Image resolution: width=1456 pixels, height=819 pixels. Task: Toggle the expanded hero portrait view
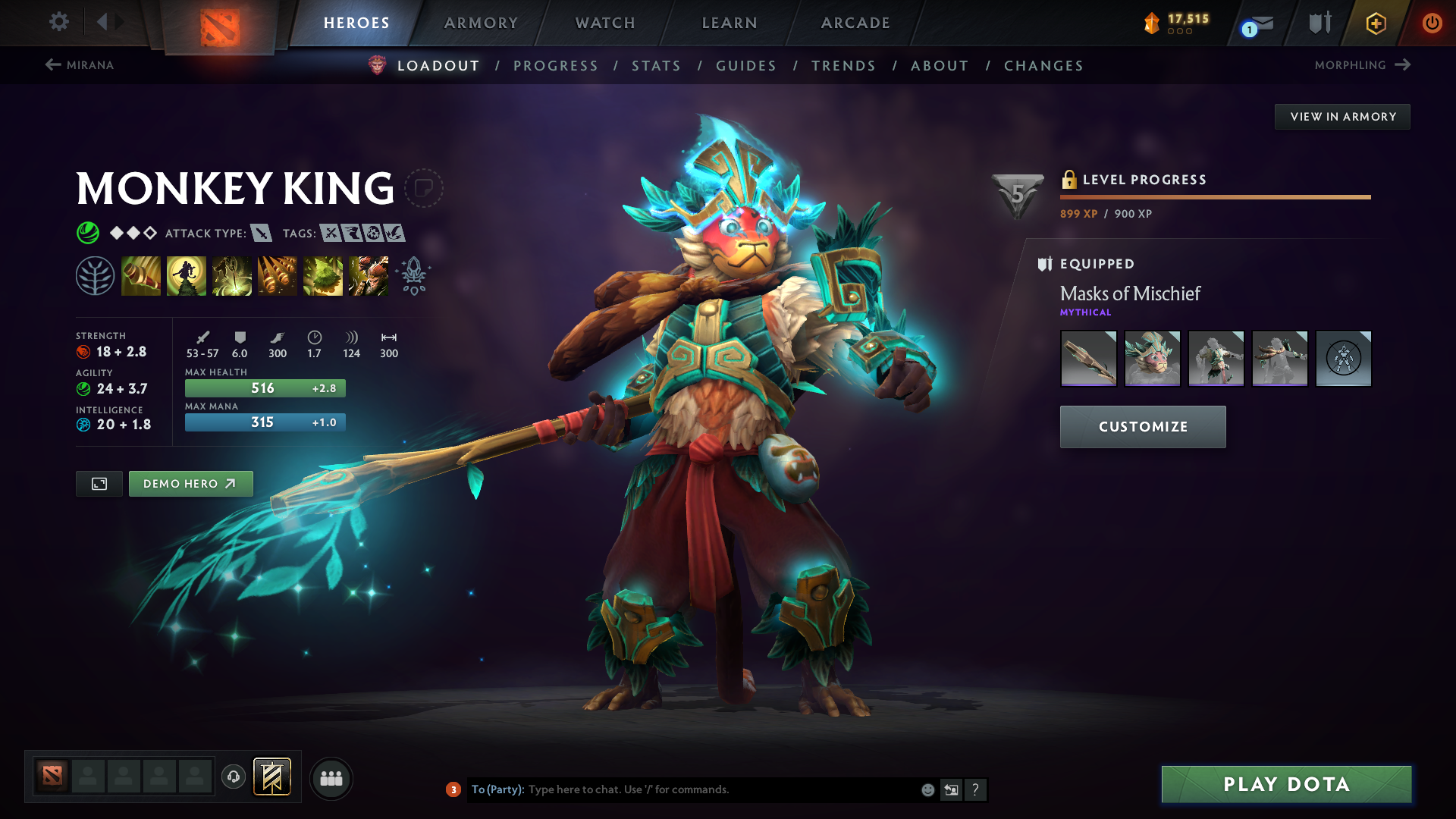pyautogui.click(x=98, y=483)
